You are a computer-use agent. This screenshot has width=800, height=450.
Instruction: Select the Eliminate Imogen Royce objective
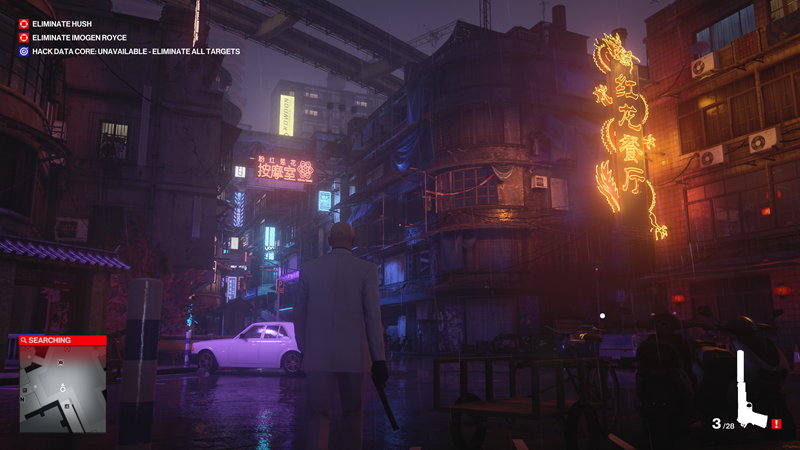79,36
